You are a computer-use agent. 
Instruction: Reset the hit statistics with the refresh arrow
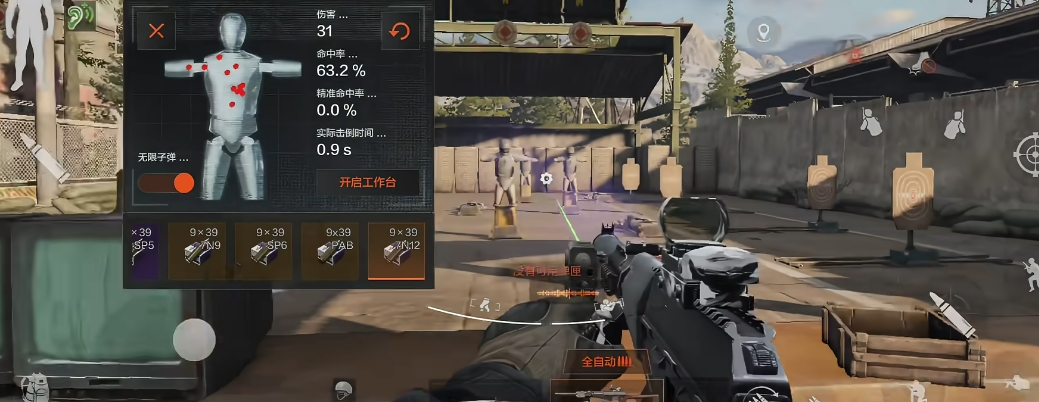(x=400, y=31)
